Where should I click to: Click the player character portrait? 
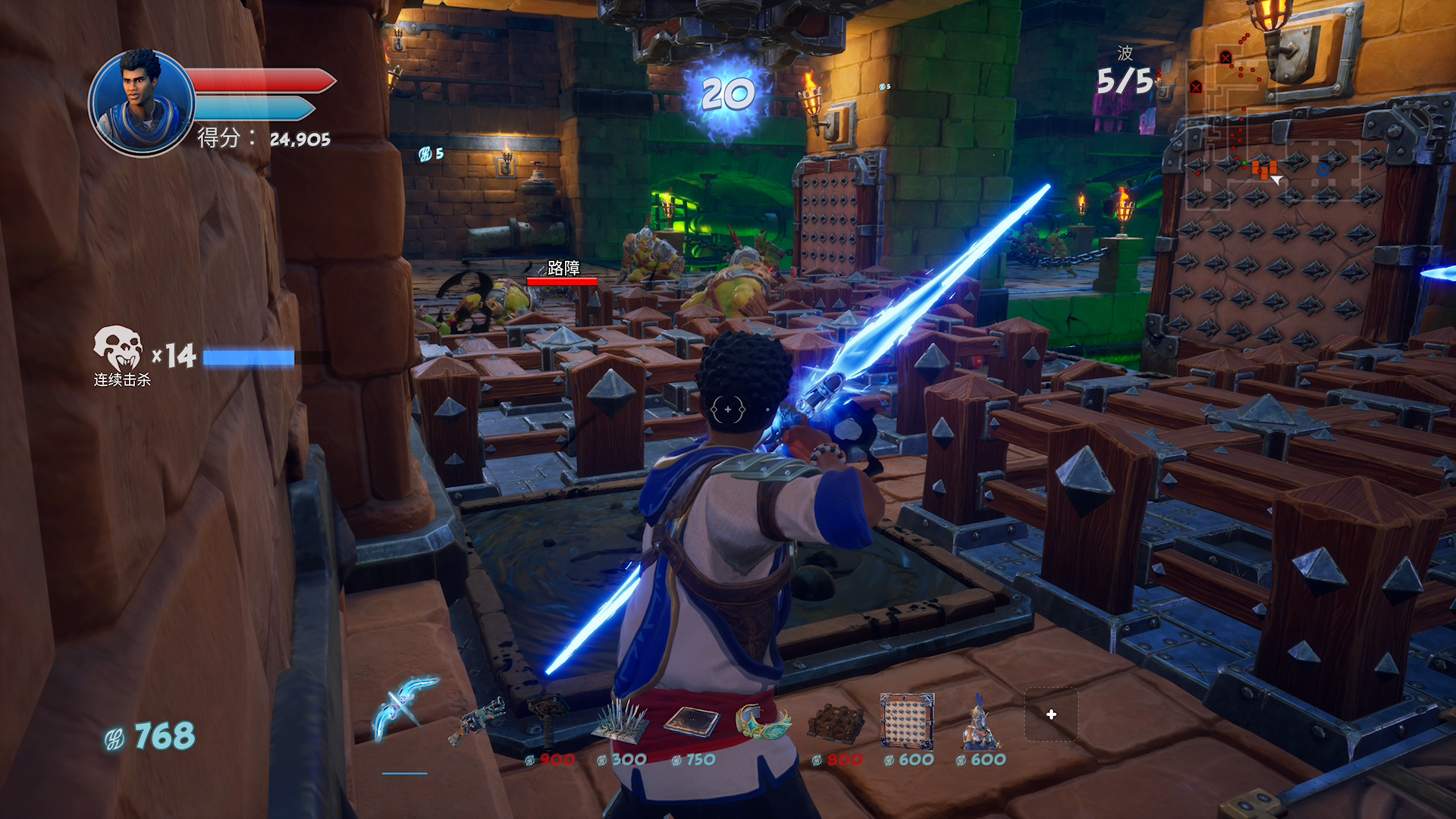[x=141, y=102]
